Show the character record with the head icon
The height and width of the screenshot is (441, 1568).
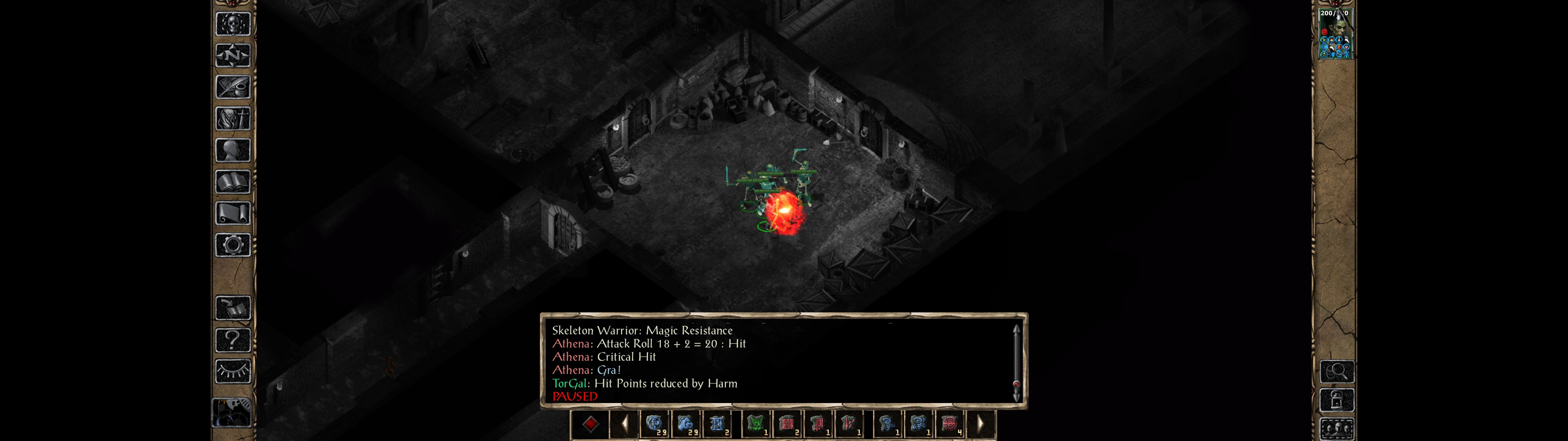pos(232,150)
